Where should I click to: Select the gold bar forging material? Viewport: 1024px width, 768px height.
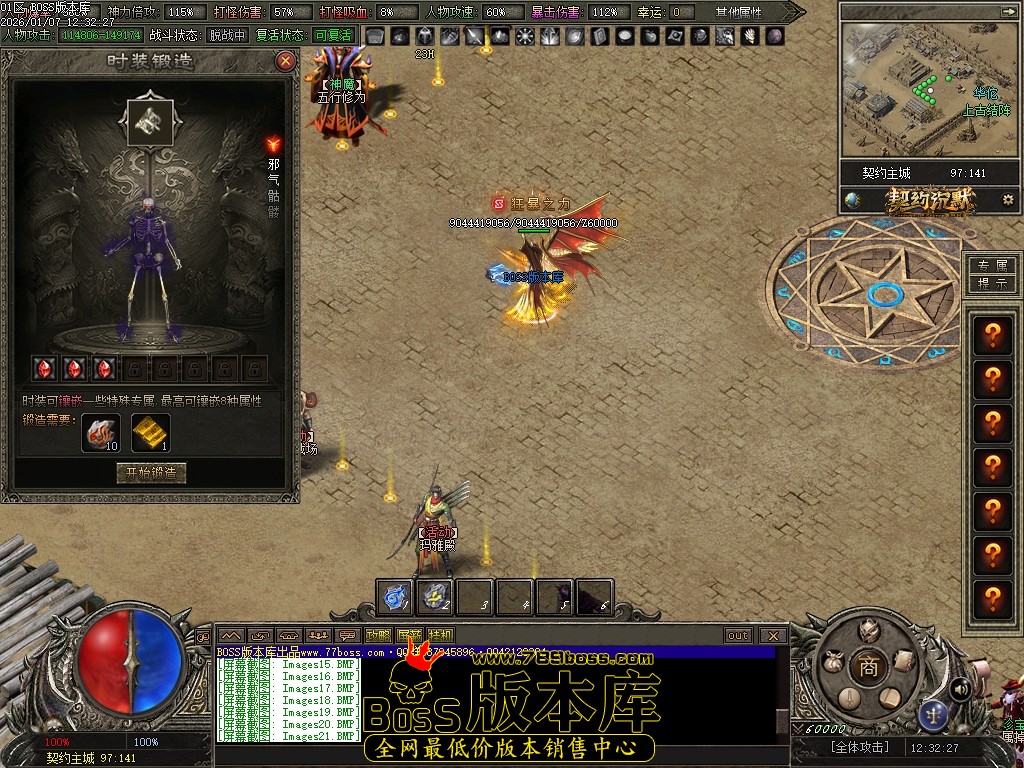coord(151,432)
